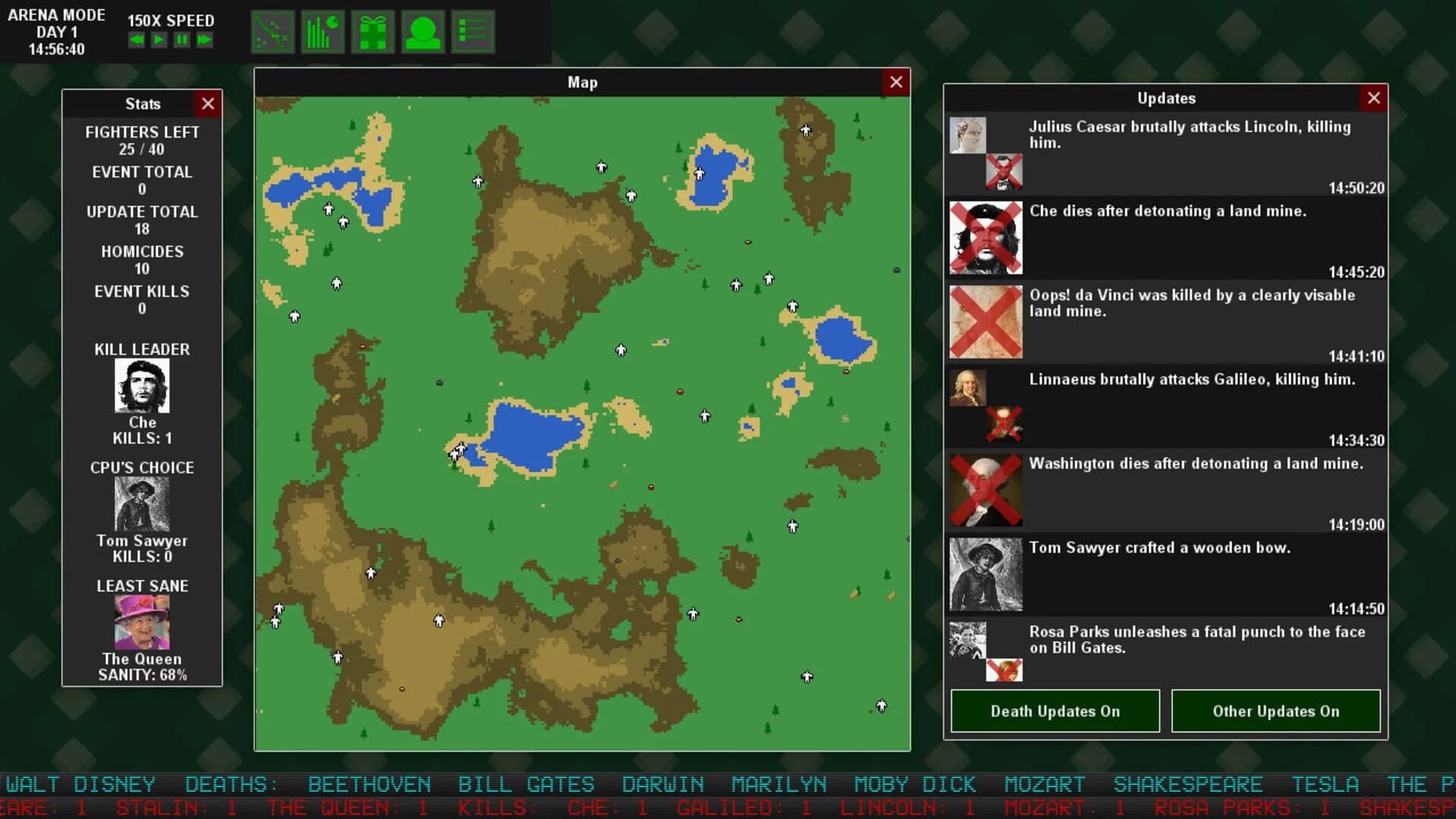
Task: Slow down the simulation speed
Action: [x=136, y=40]
